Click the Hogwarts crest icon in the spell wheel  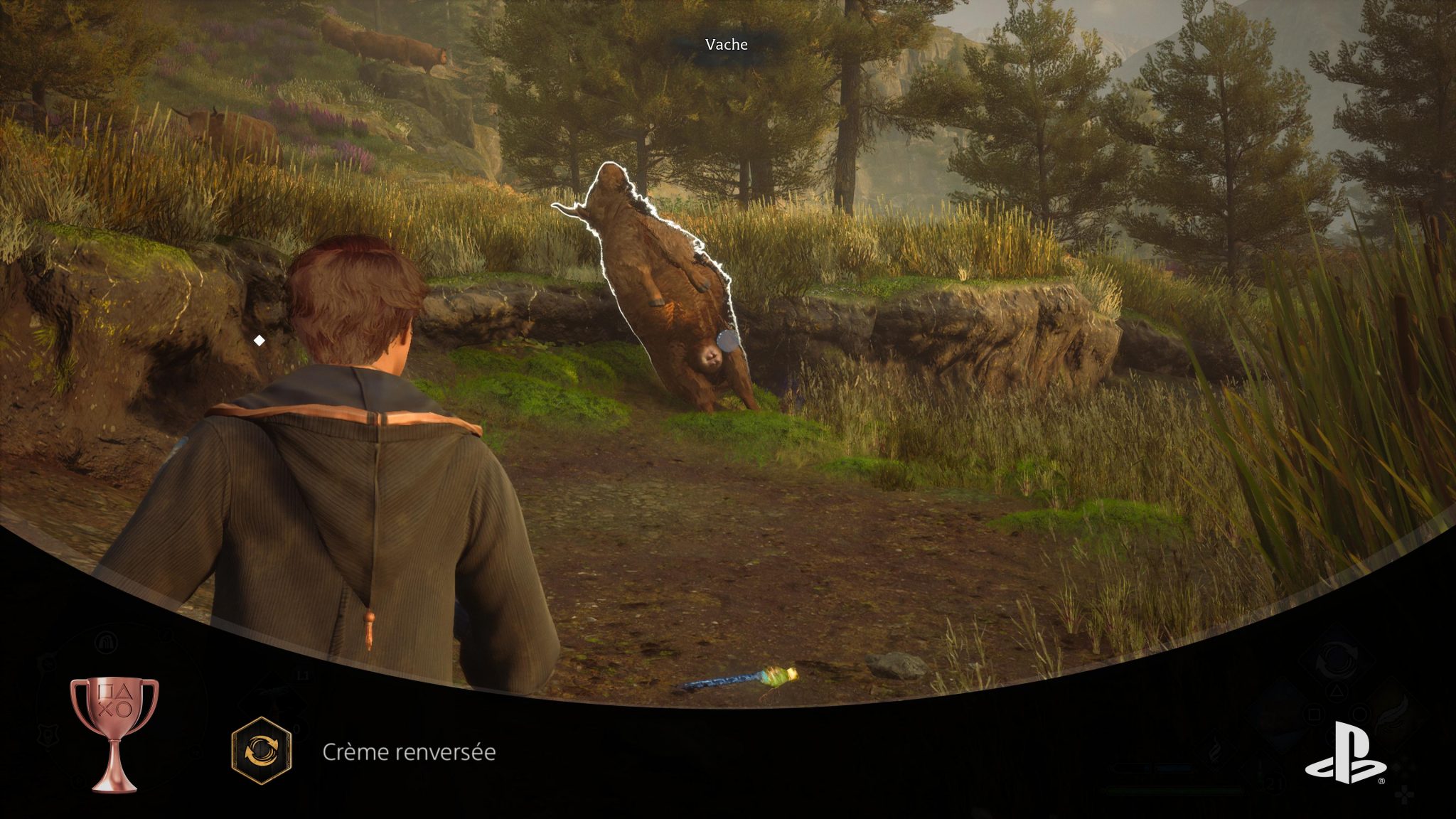click(x=47, y=733)
